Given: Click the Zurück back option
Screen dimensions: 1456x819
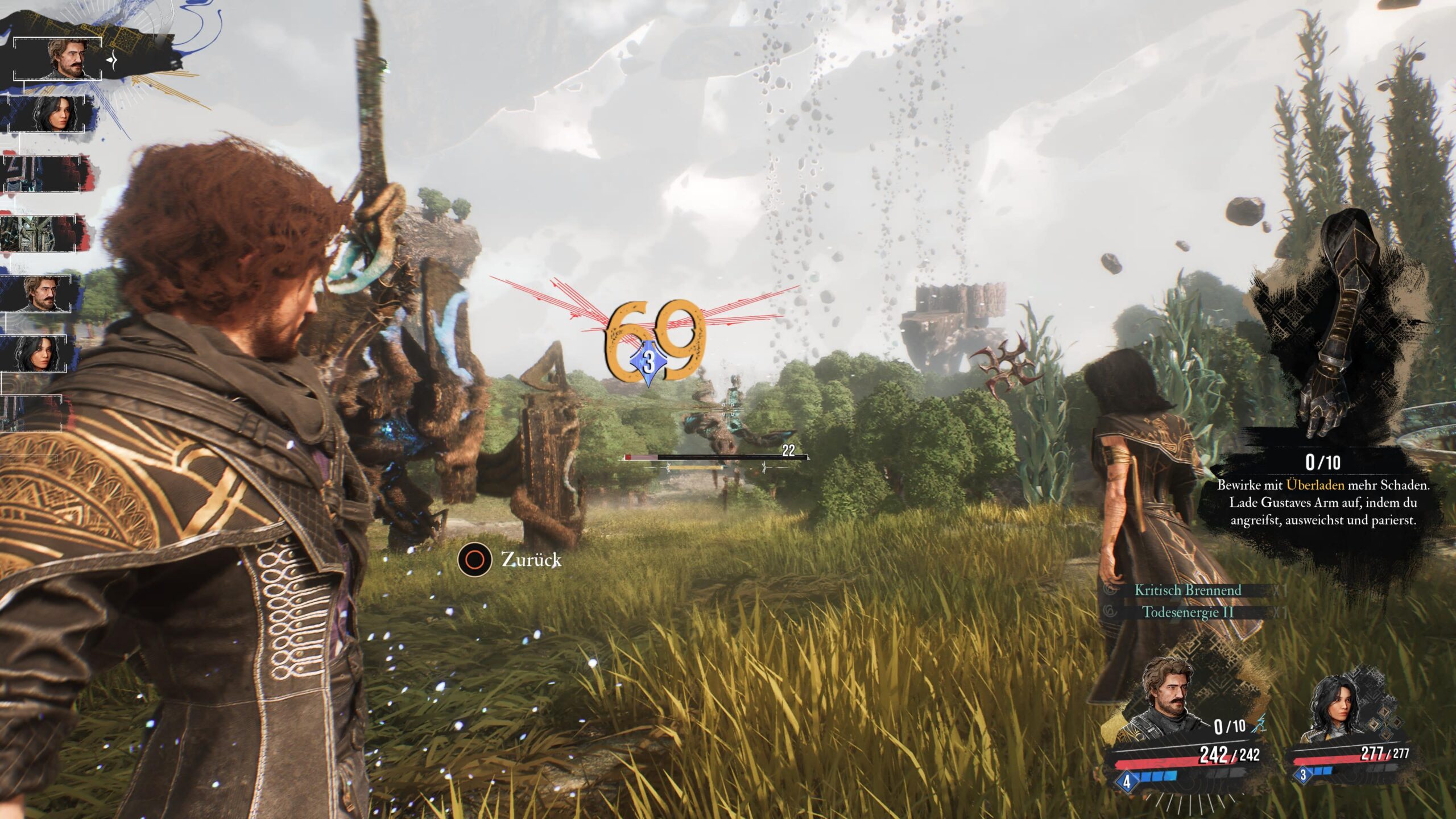Looking at the screenshot, I should tap(510, 560).
